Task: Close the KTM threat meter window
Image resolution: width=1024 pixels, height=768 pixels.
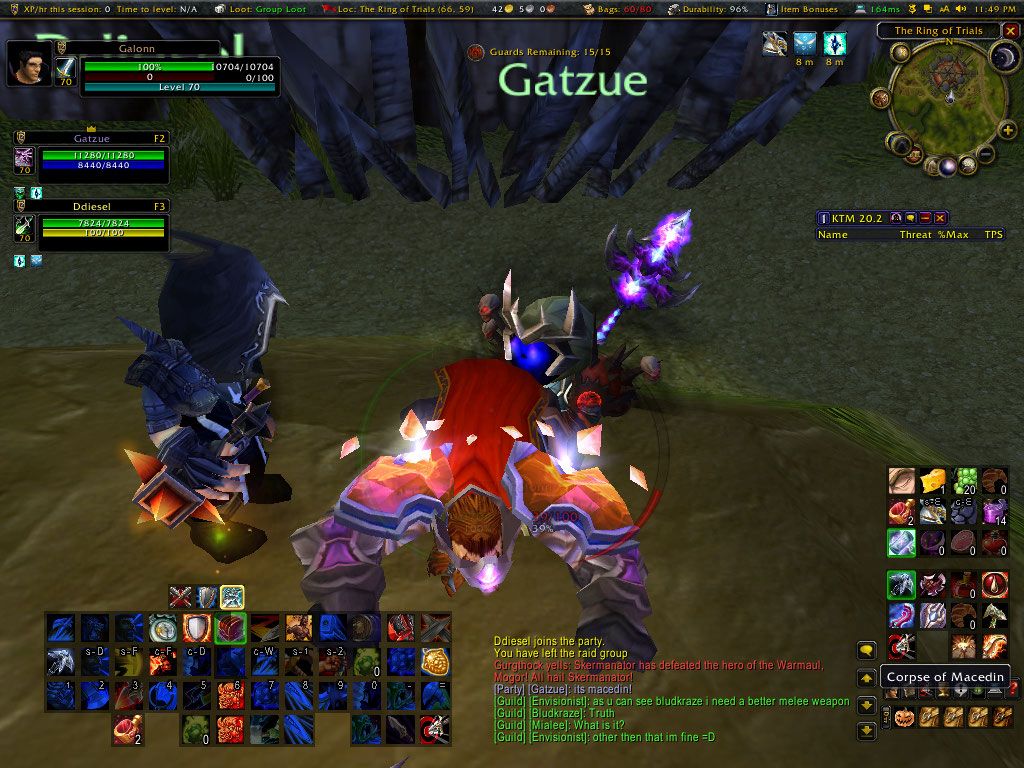Action: click(x=940, y=218)
